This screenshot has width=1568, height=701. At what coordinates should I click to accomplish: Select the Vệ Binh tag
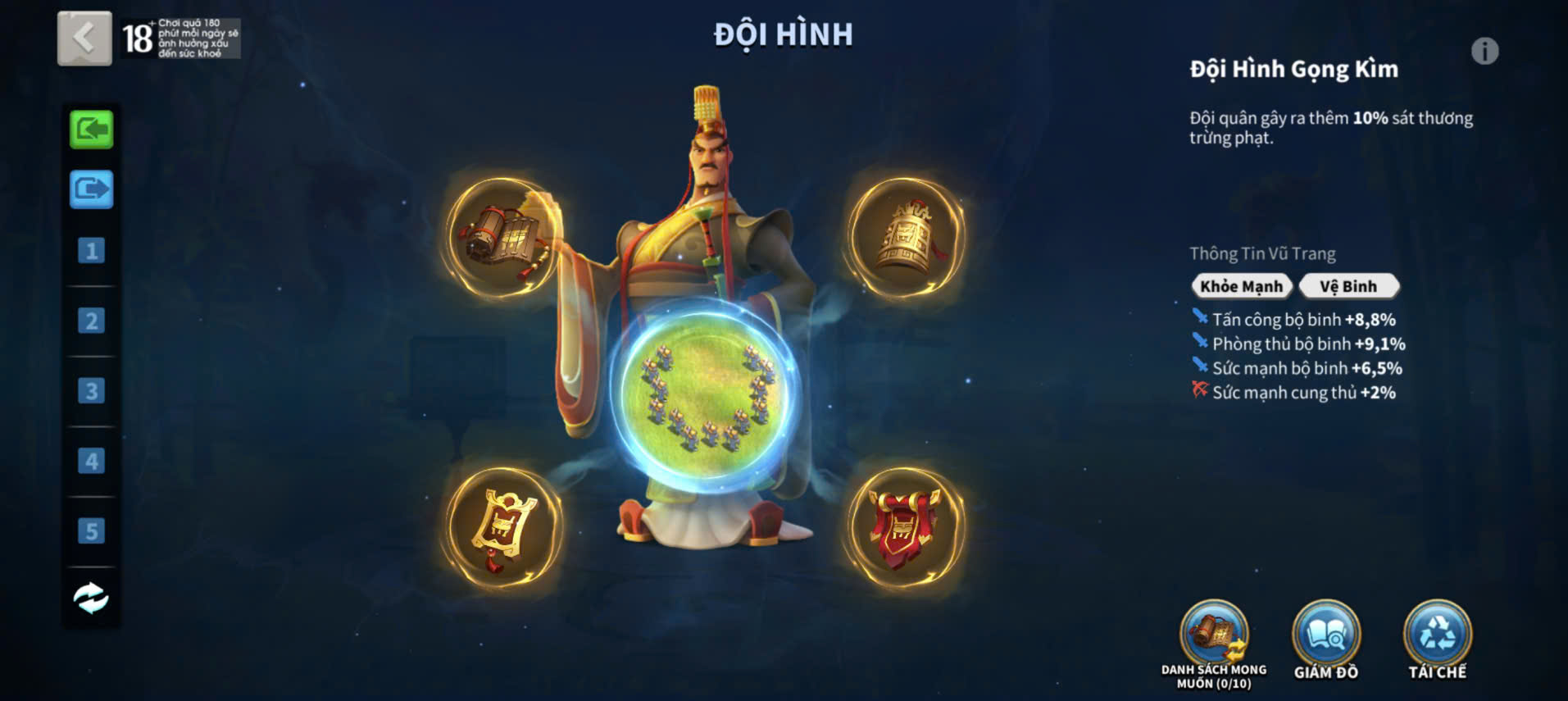1348,286
